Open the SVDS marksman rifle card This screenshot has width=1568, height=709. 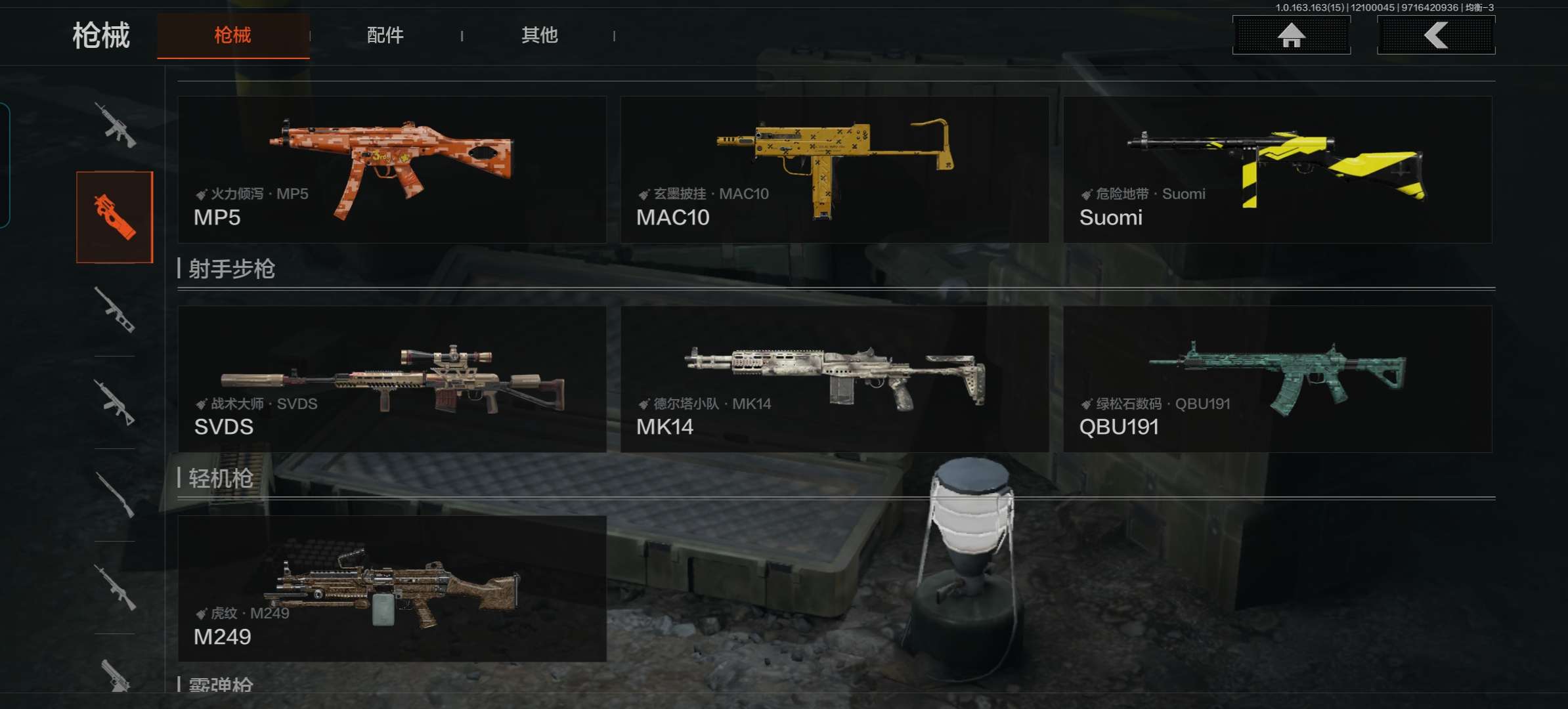pos(392,379)
